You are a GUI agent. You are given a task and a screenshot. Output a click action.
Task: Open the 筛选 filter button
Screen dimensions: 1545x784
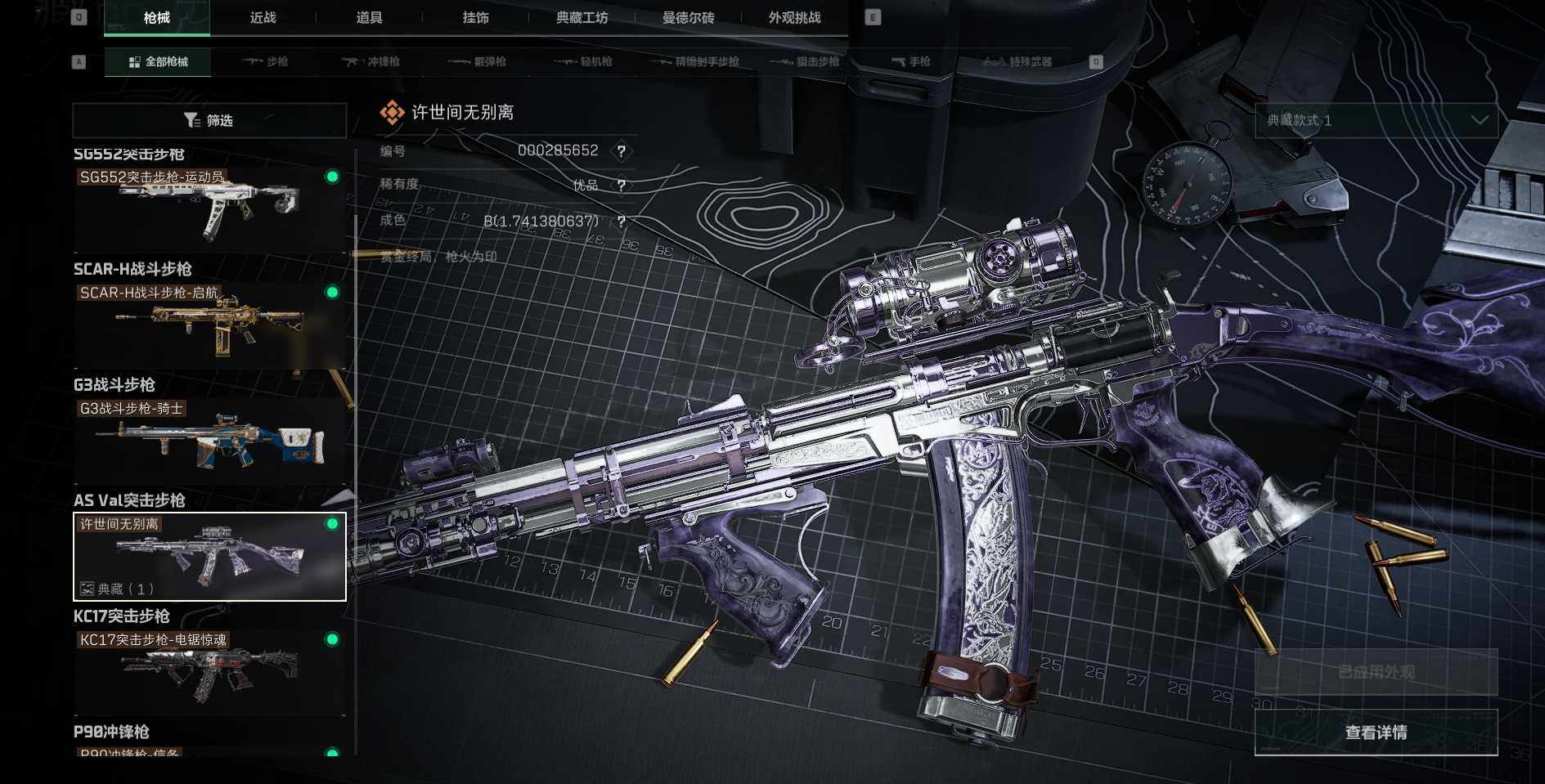tap(209, 121)
